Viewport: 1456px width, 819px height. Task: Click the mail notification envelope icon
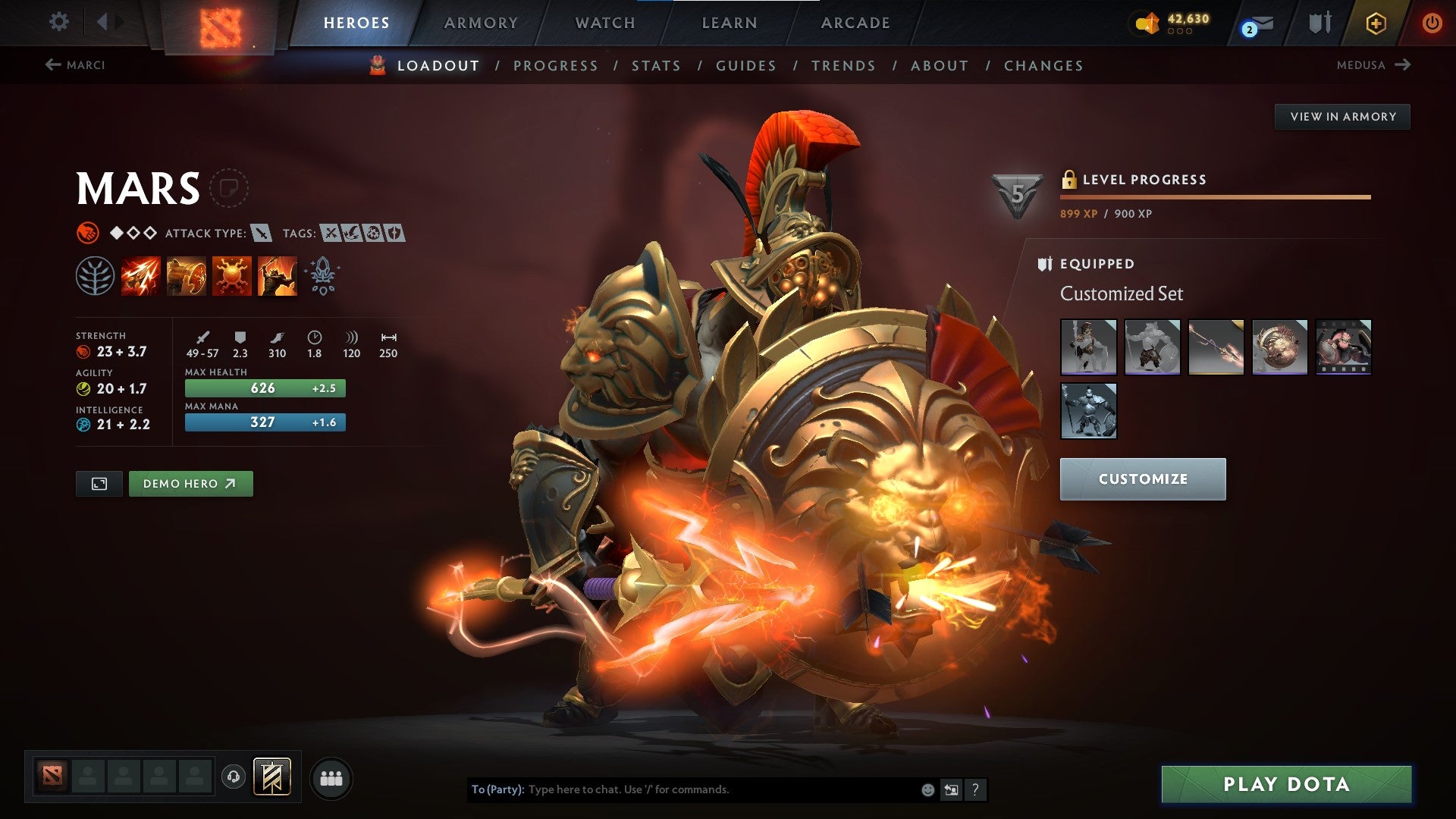pos(1257,23)
